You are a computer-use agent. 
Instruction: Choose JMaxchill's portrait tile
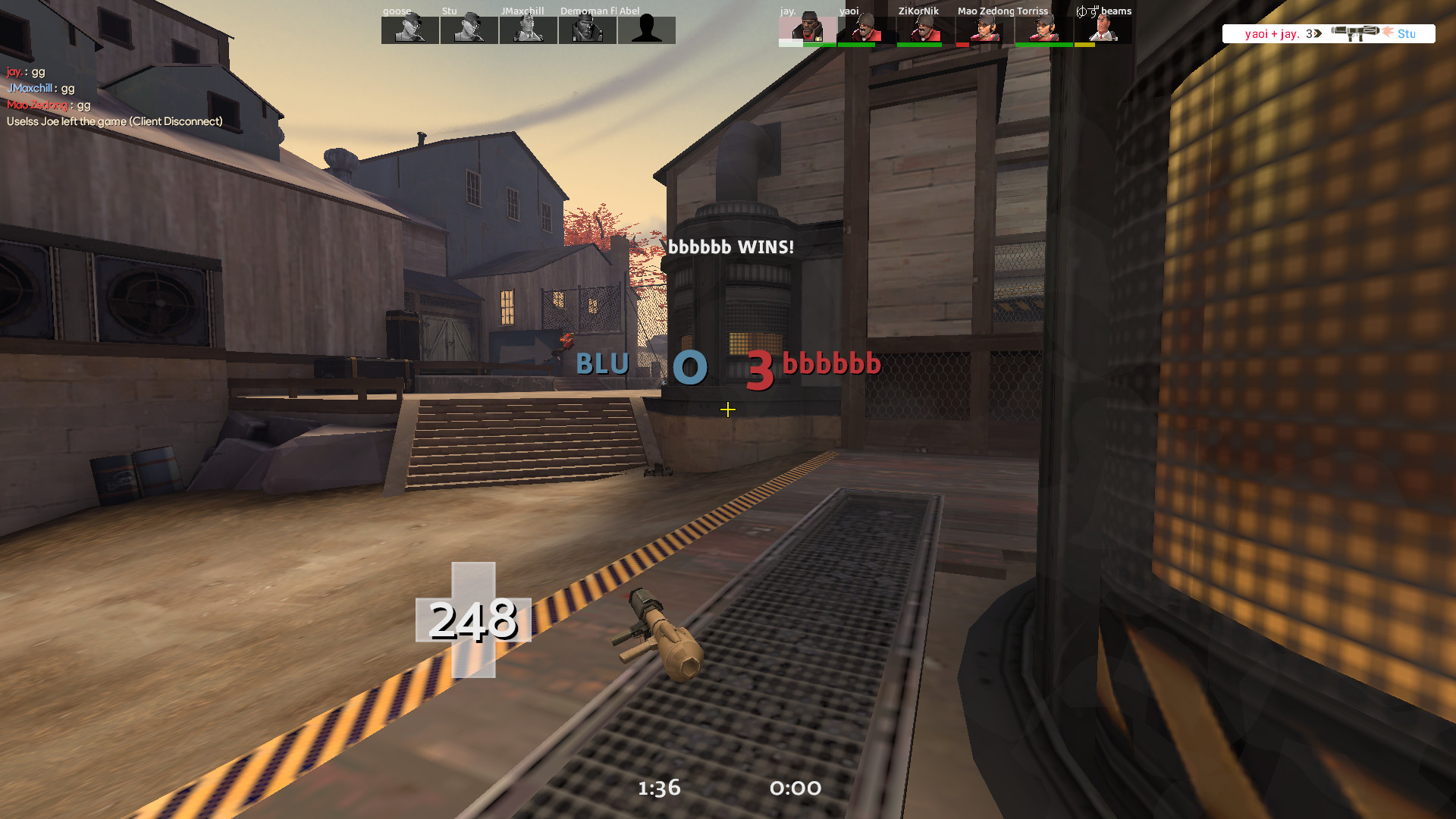529,30
